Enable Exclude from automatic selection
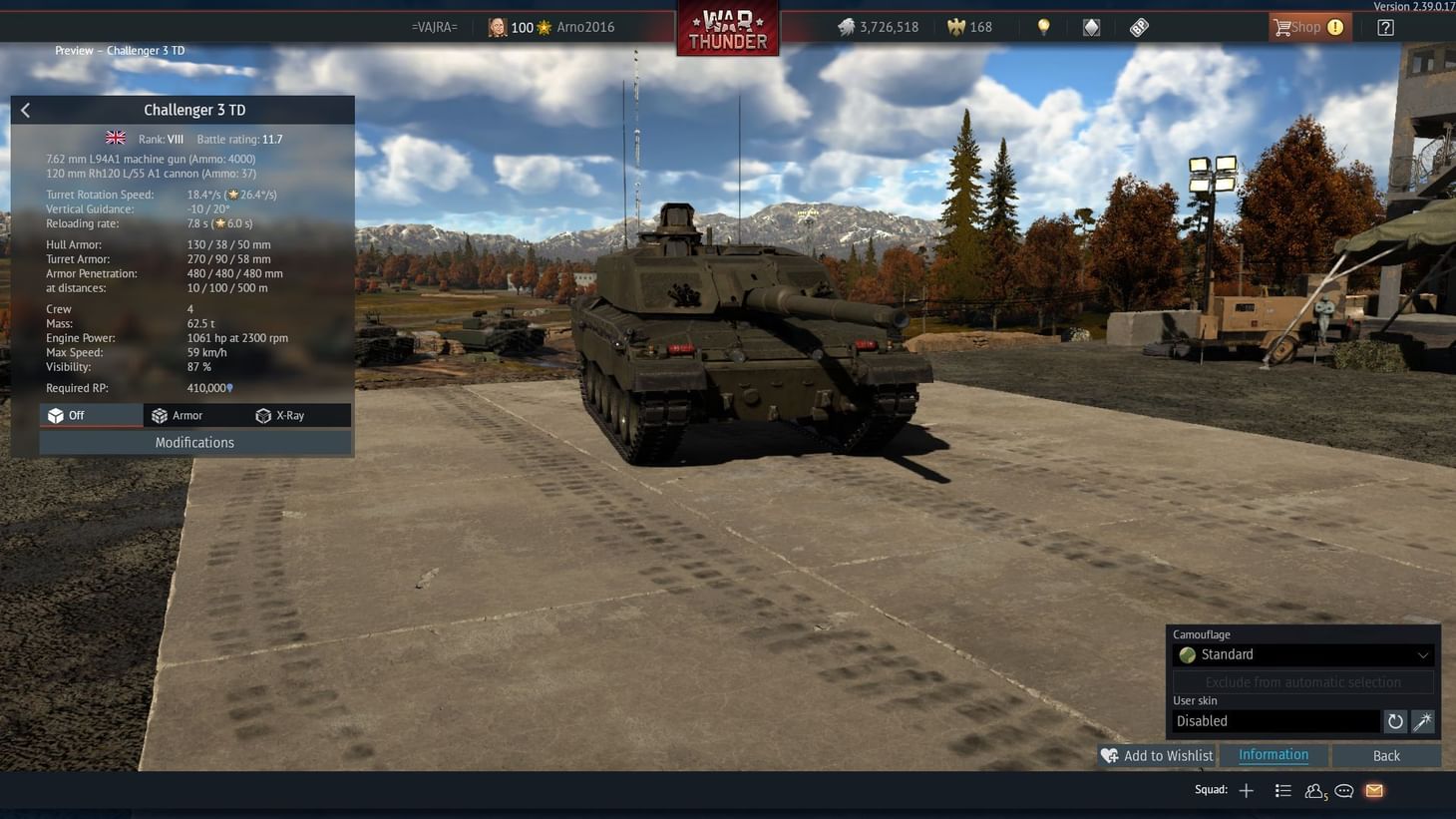The height and width of the screenshot is (819, 1456). 1302,681
